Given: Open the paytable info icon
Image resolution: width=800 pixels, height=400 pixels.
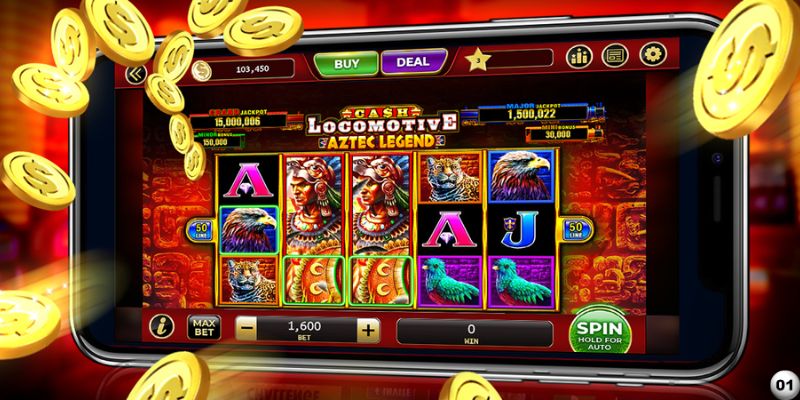Looking at the screenshot, I should pyautogui.click(x=161, y=326).
